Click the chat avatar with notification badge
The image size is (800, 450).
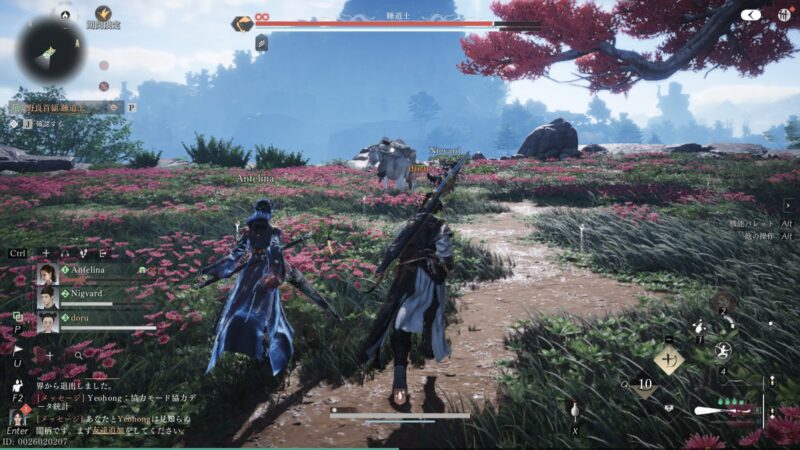coord(17,416)
